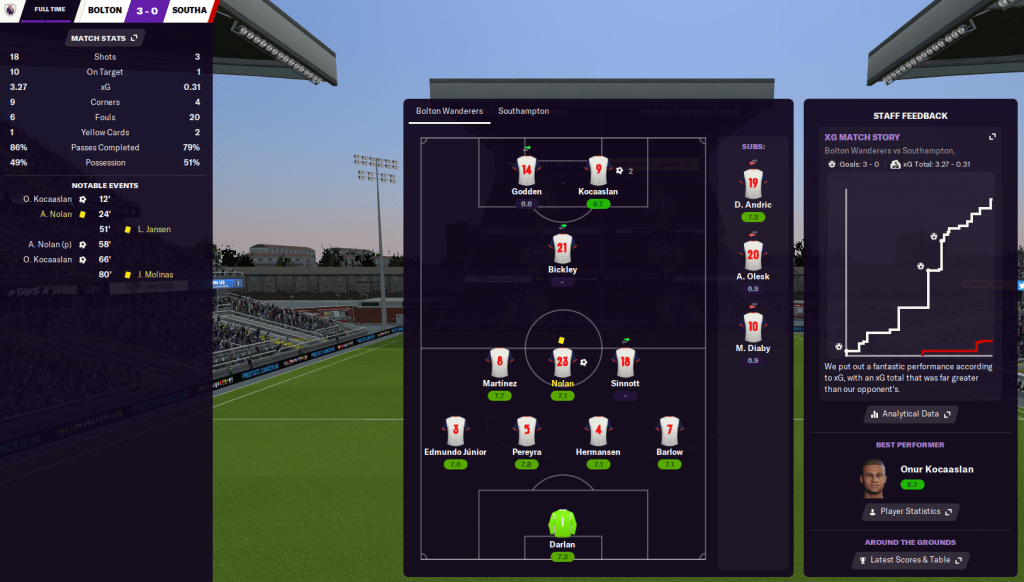Image resolution: width=1024 pixels, height=582 pixels.
Task: Pick Edmundo Júnior's number 3 shirt
Action: [456, 431]
